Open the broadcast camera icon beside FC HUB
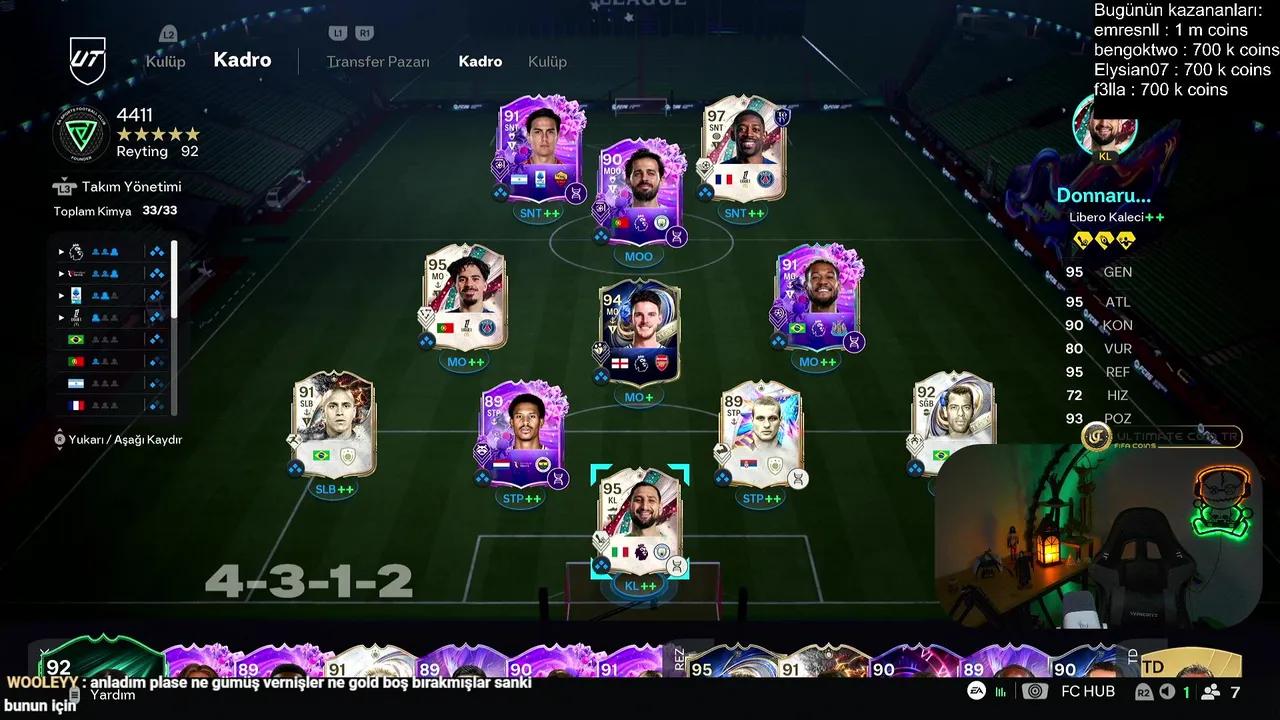Image resolution: width=1280 pixels, height=720 pixels. (1036, 691)
